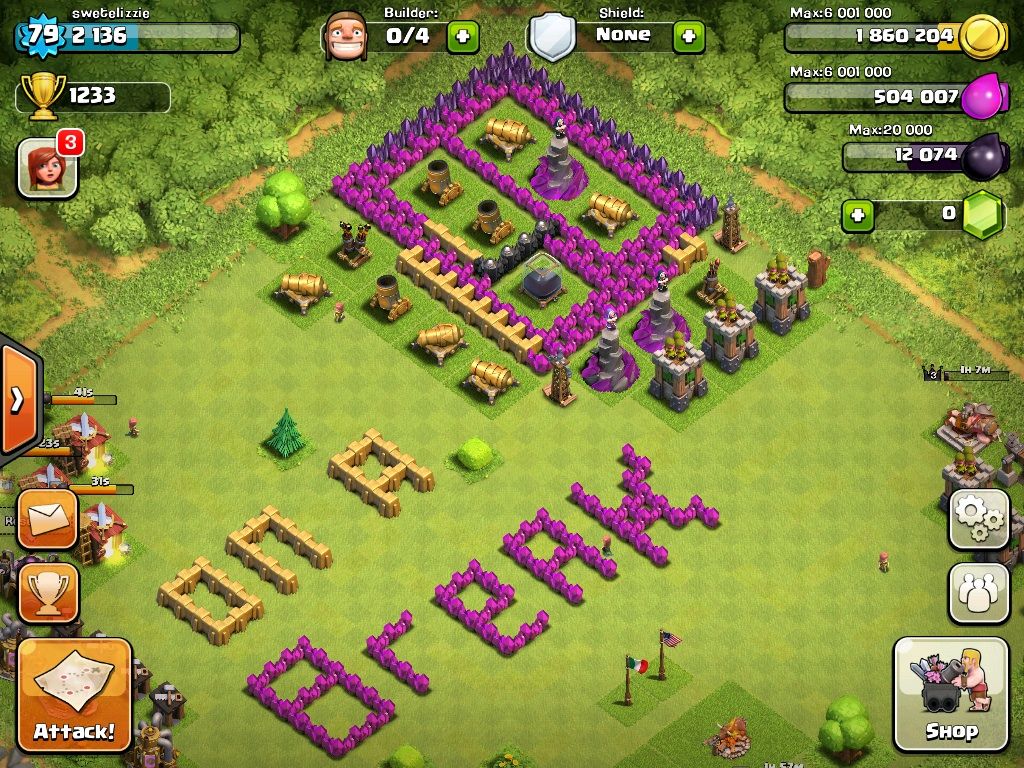Show the trophy leaderboard button

47,593
